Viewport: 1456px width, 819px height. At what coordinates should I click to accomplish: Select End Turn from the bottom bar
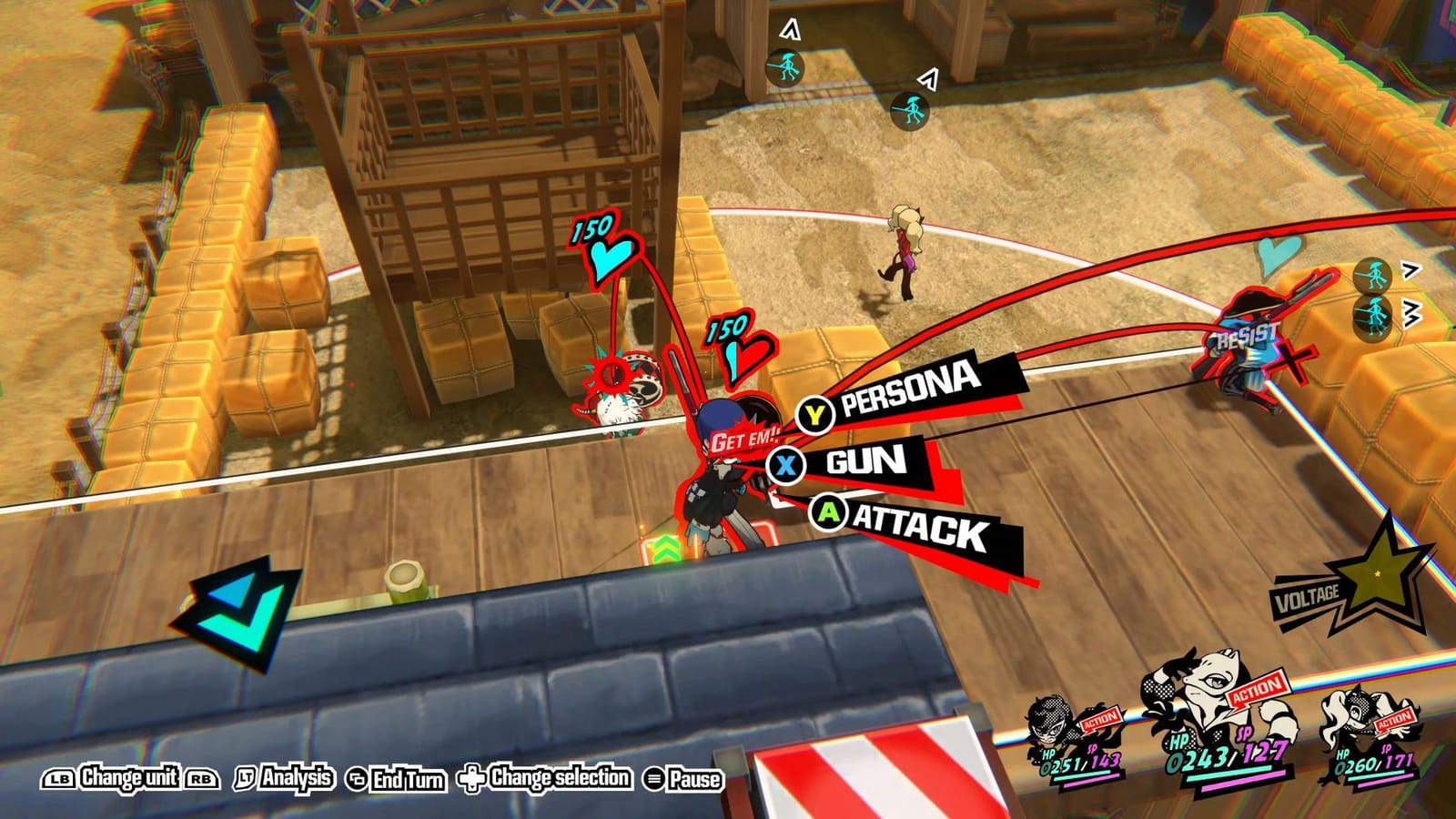[x=391, y=779]
